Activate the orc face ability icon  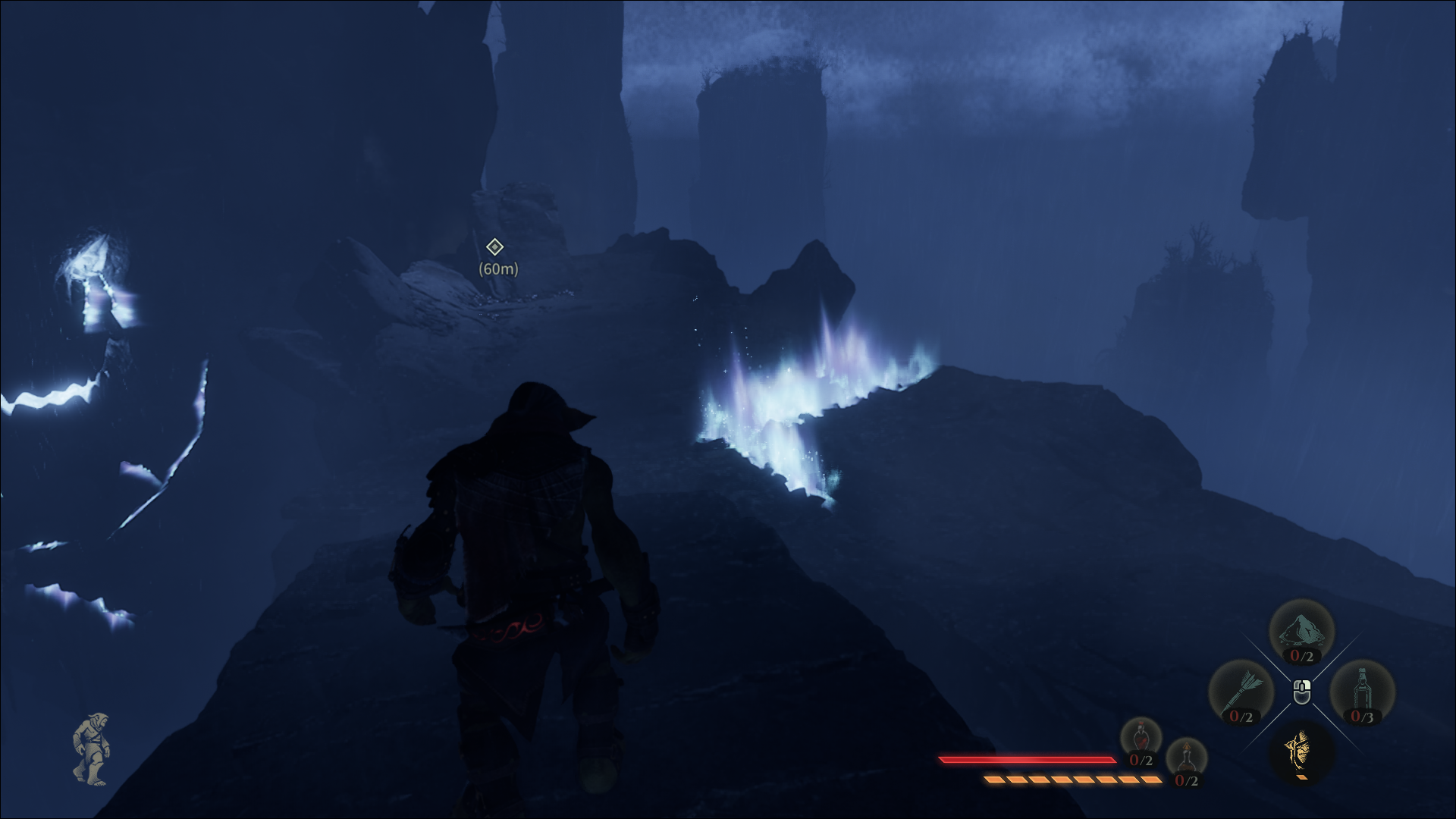[x=1301, y=751]
